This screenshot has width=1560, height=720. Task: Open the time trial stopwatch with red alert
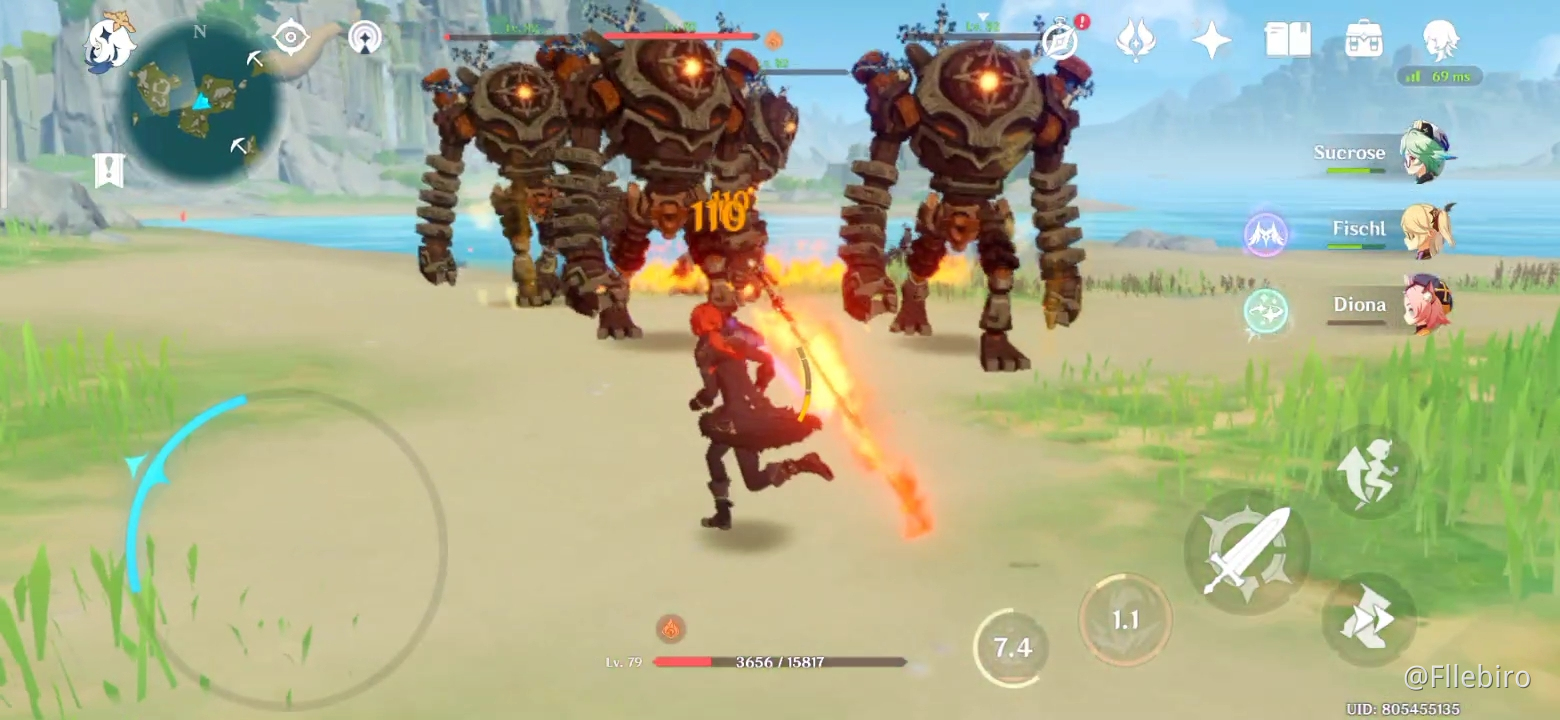[1057, 42]
